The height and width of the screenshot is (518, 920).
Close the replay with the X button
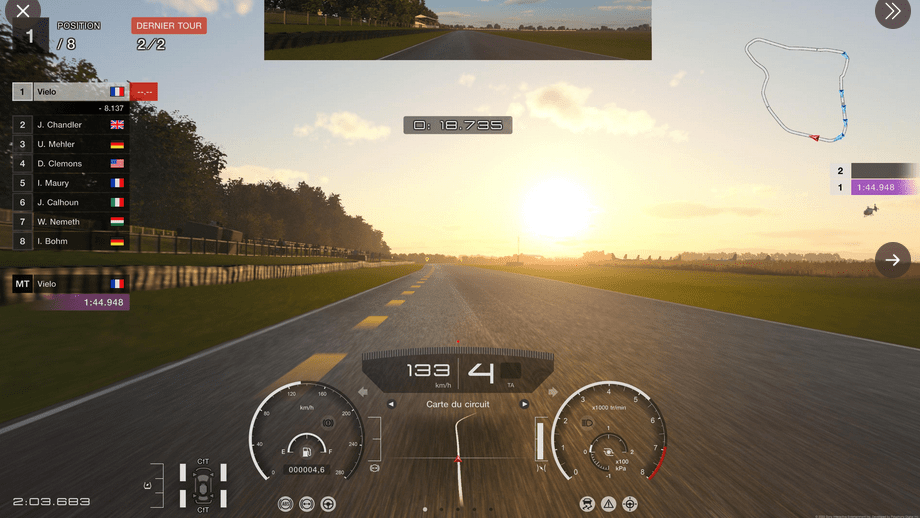(x=22, y=12)
